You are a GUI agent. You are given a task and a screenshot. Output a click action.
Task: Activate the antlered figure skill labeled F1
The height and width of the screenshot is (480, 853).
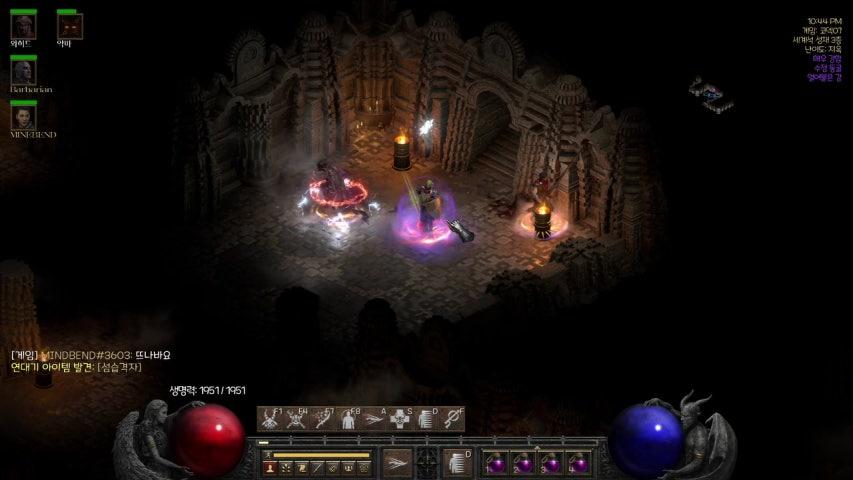pyautogui.click(x=270, y=419)
